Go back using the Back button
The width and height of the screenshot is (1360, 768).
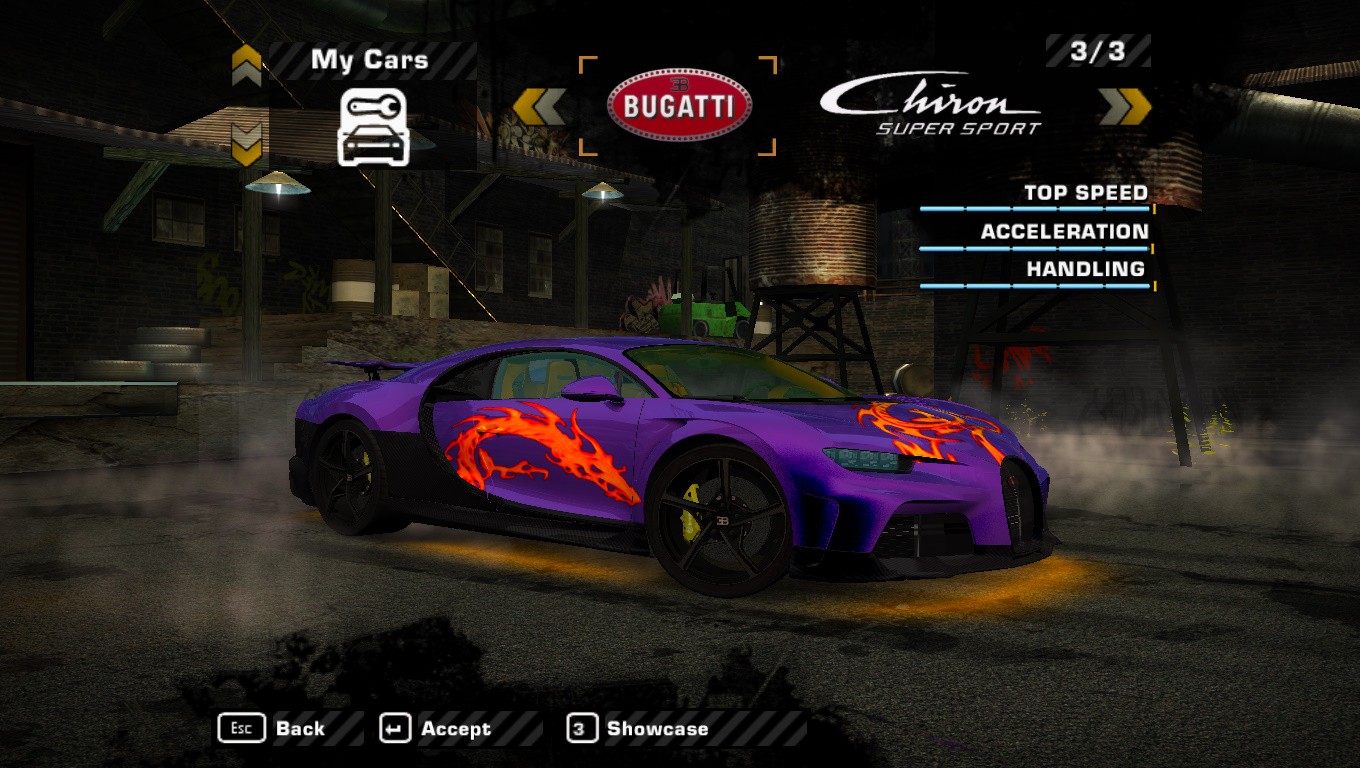point(272,729)
